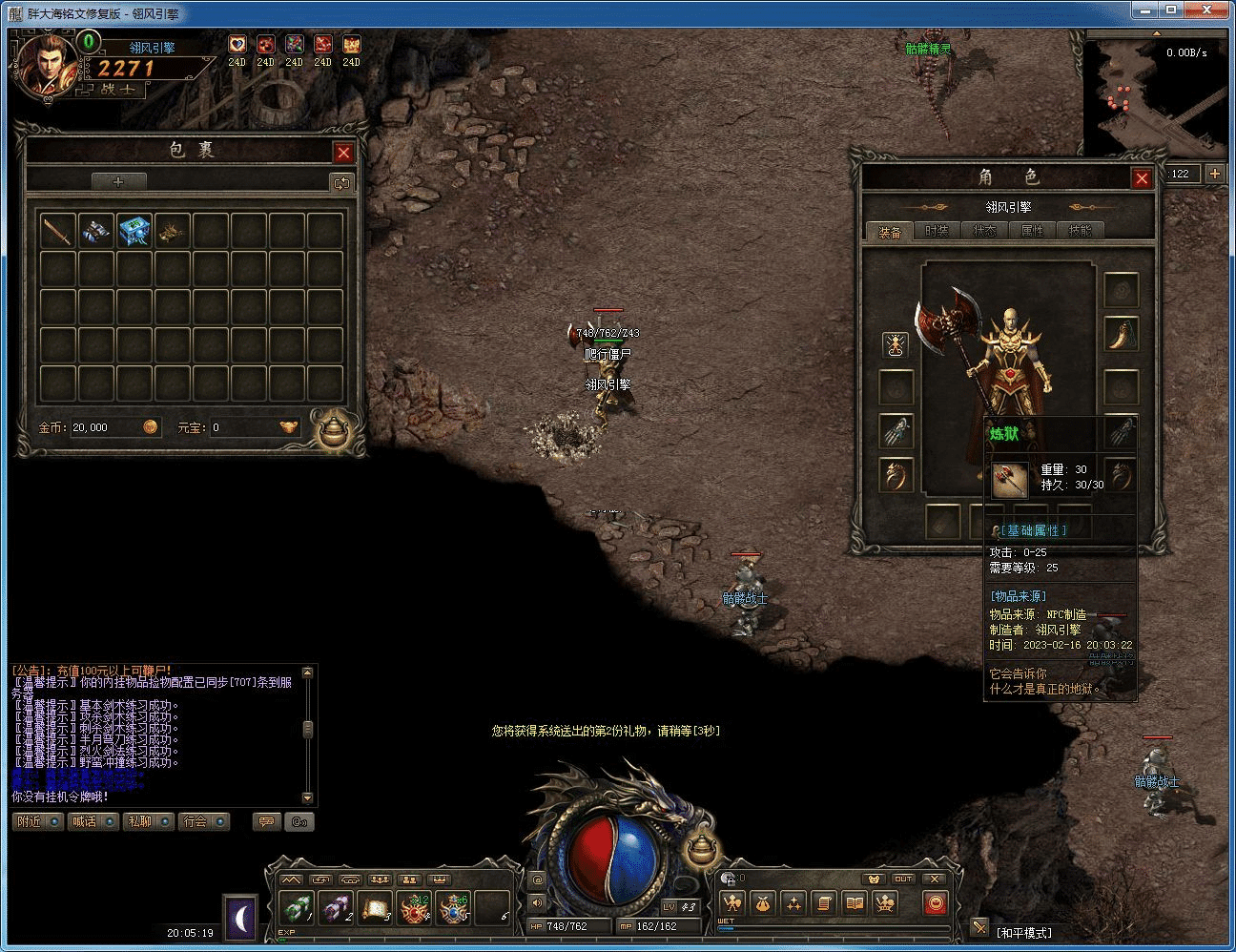Choose the 私聊 private chat channel
1236x952 pixels.
[x=148, y=821]
